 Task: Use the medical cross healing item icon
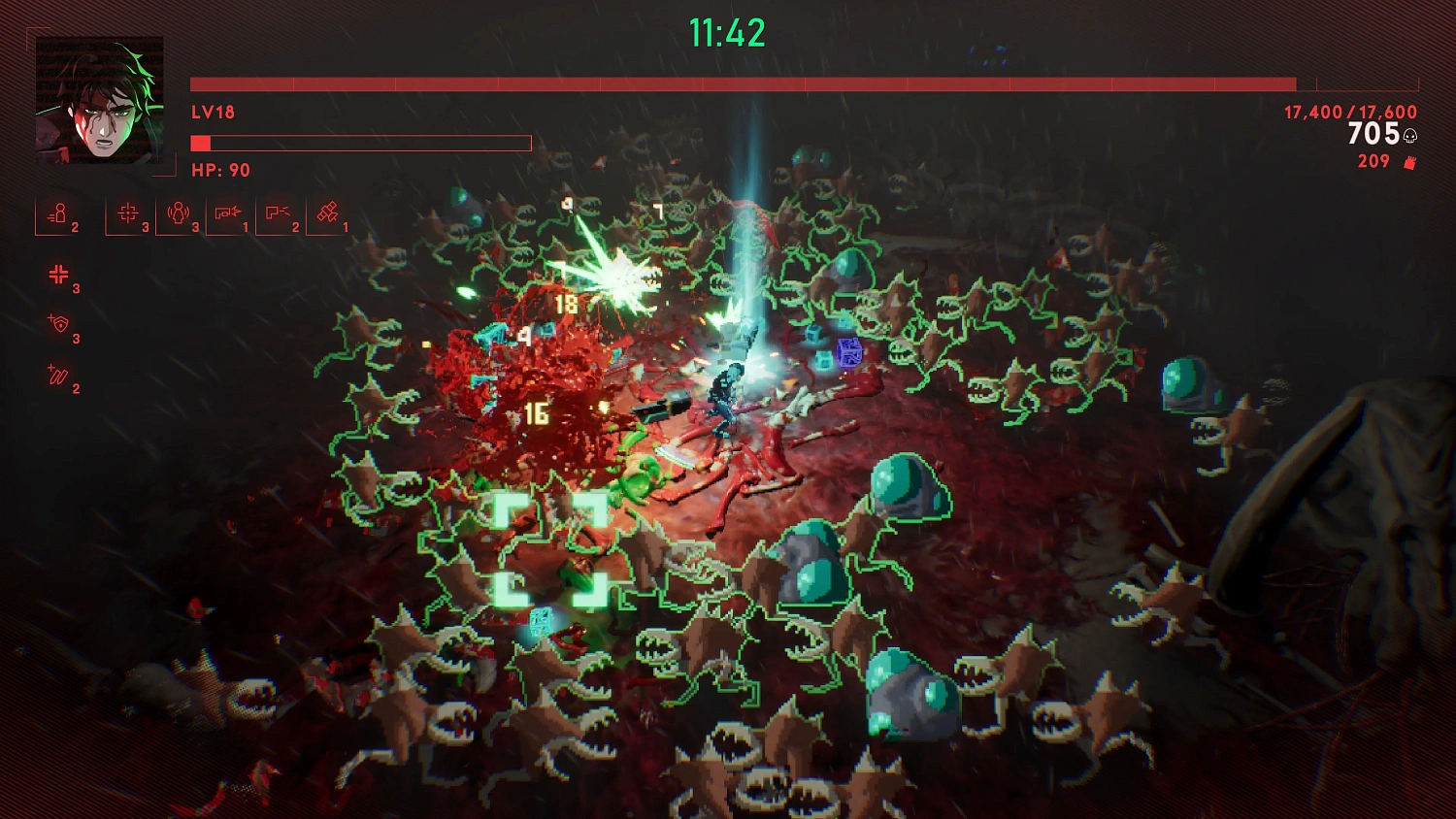coord(60,275)
